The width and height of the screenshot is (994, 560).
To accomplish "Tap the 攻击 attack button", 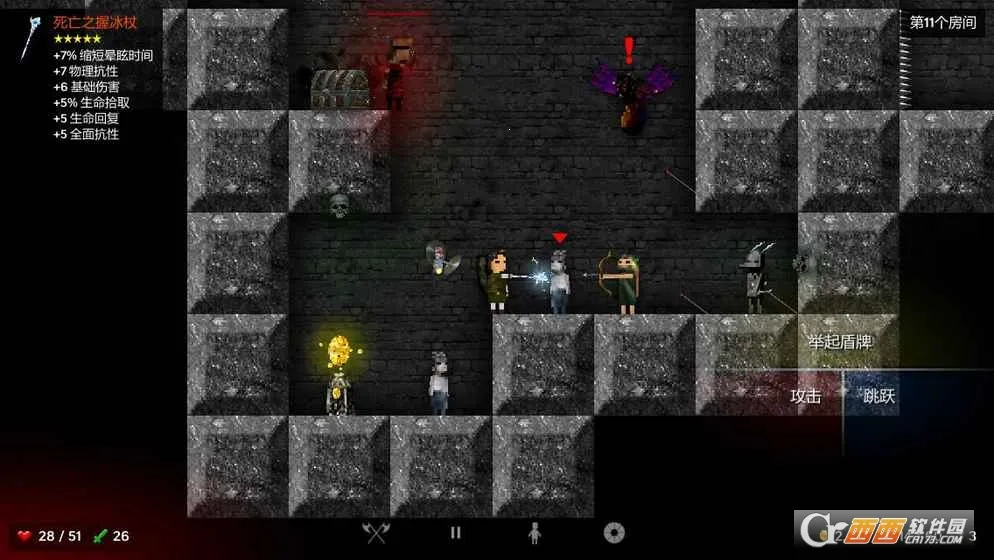I will pos(805,396).
